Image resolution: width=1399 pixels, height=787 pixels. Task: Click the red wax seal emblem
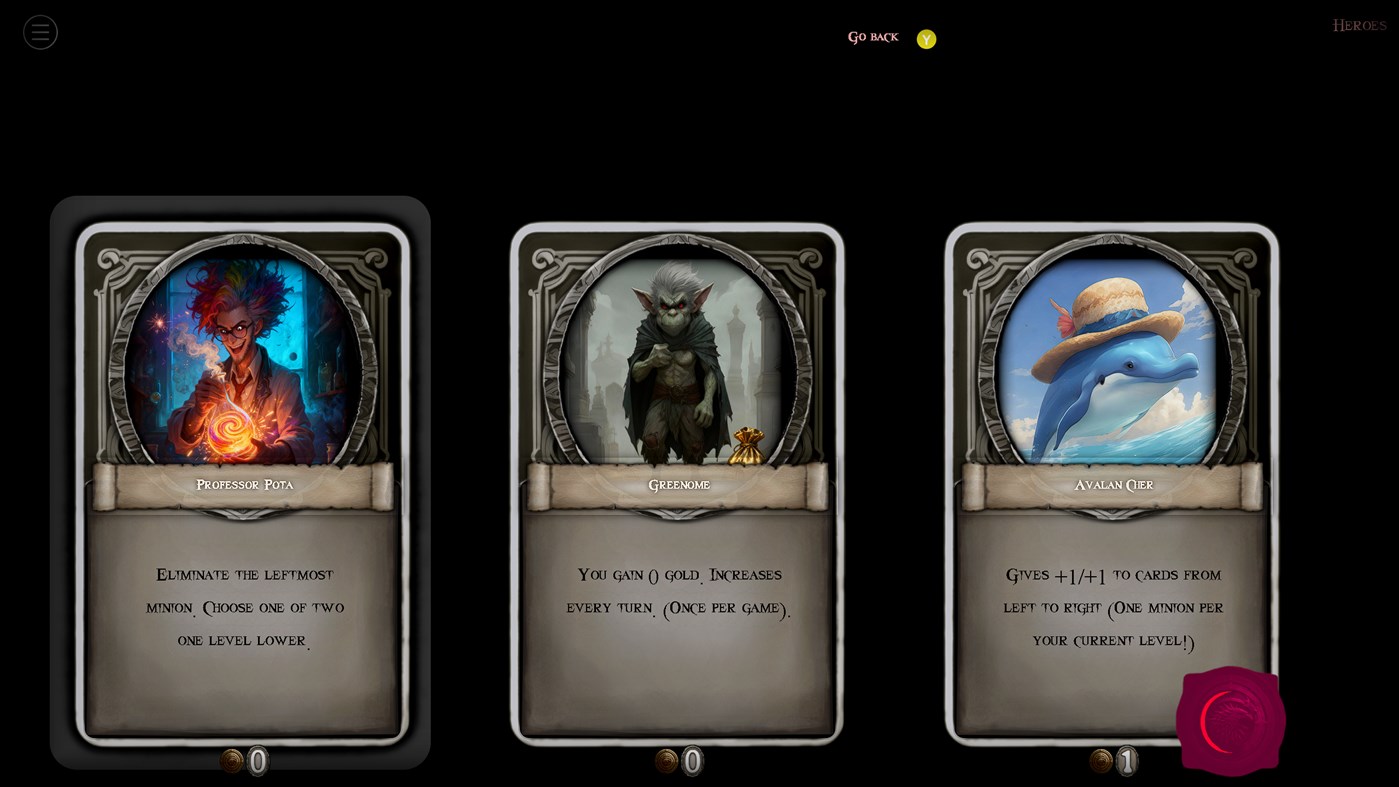click(x=1230, y=720)
